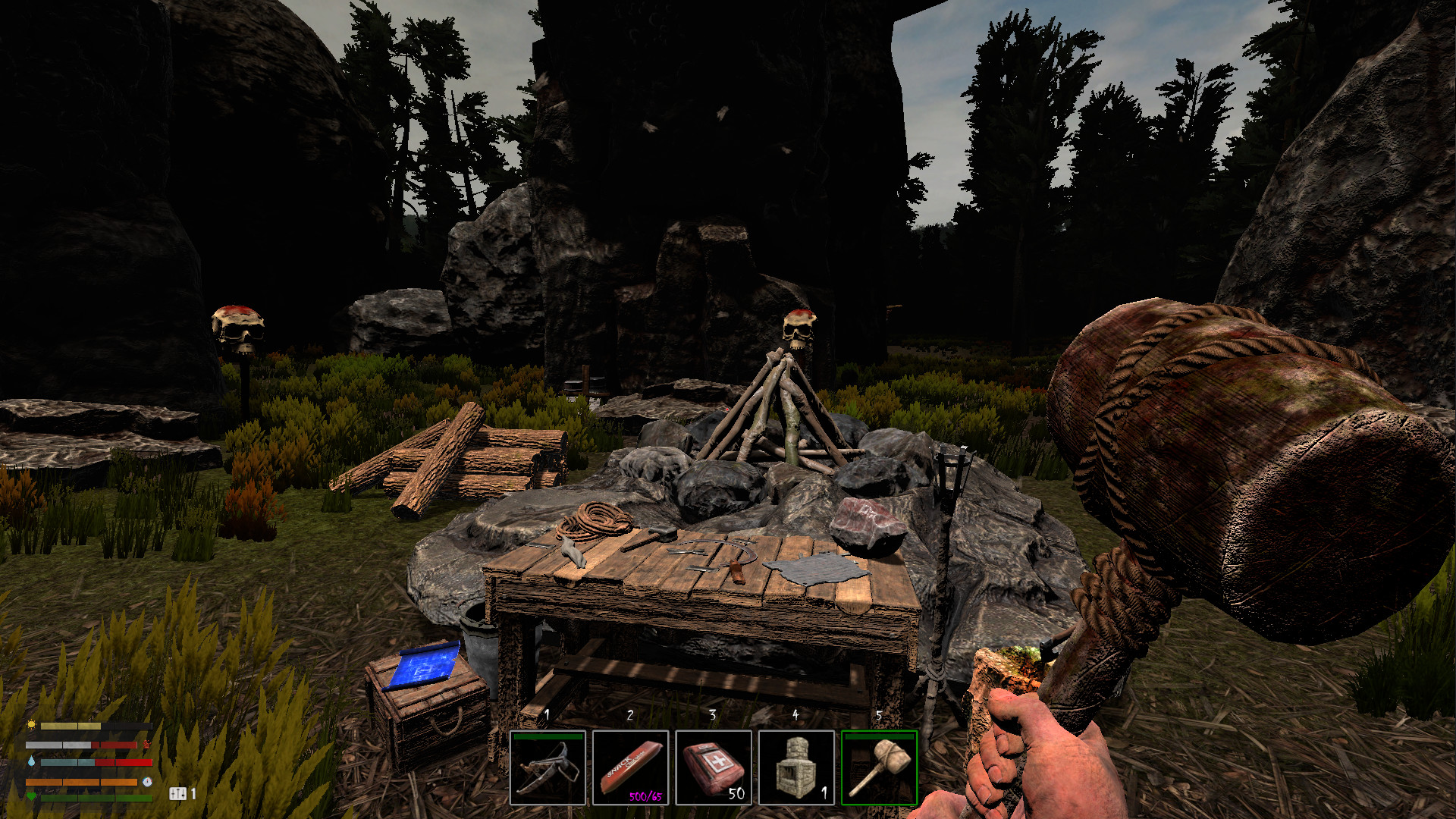Click the red plant icon ending the hunger bar

[x=147, y=745]
